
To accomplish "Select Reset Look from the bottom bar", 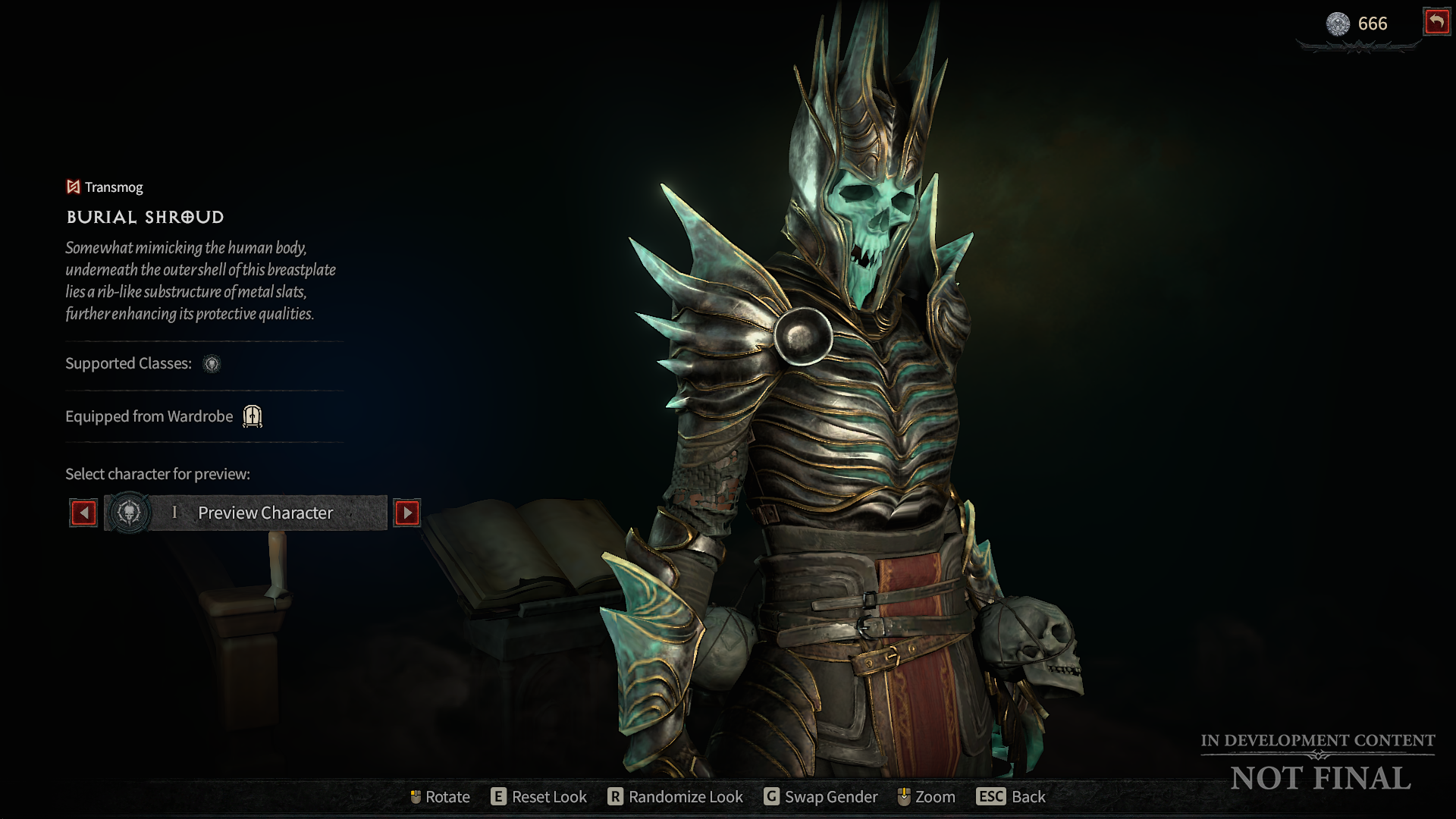I will tap(548, 797).
